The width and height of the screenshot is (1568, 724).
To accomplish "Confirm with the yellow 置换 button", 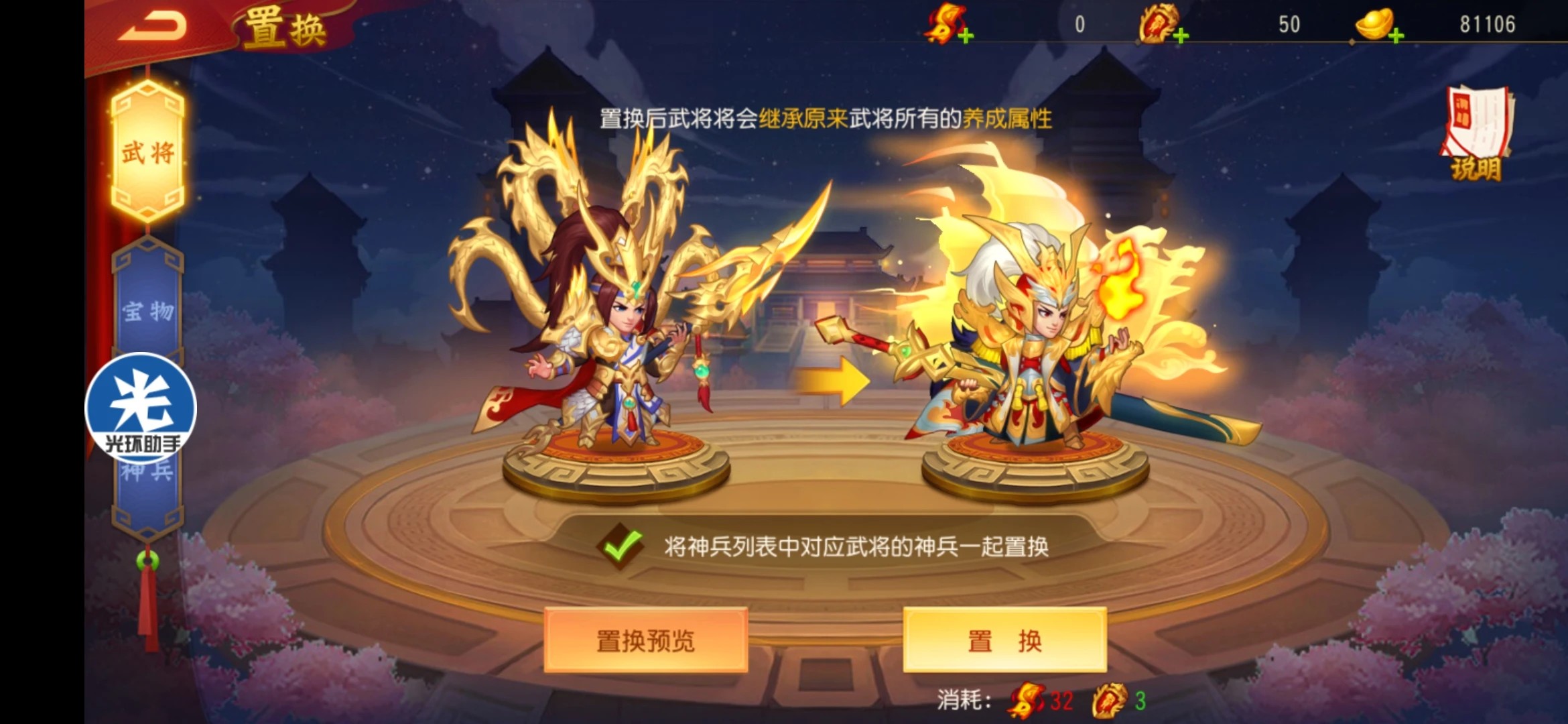I will tap(1004, 641).
